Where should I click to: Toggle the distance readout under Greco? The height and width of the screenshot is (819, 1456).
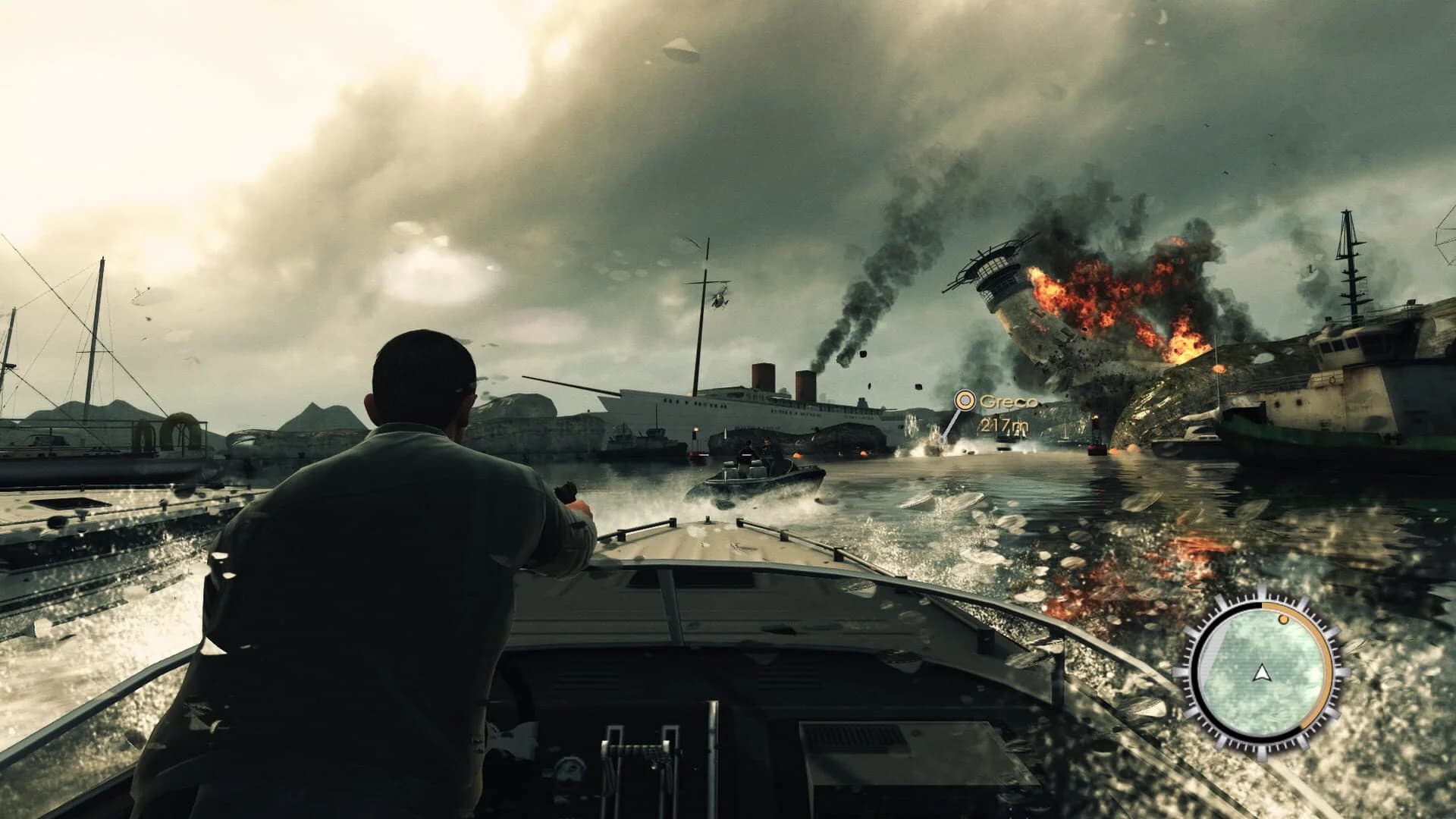[x=1005, y=424]
